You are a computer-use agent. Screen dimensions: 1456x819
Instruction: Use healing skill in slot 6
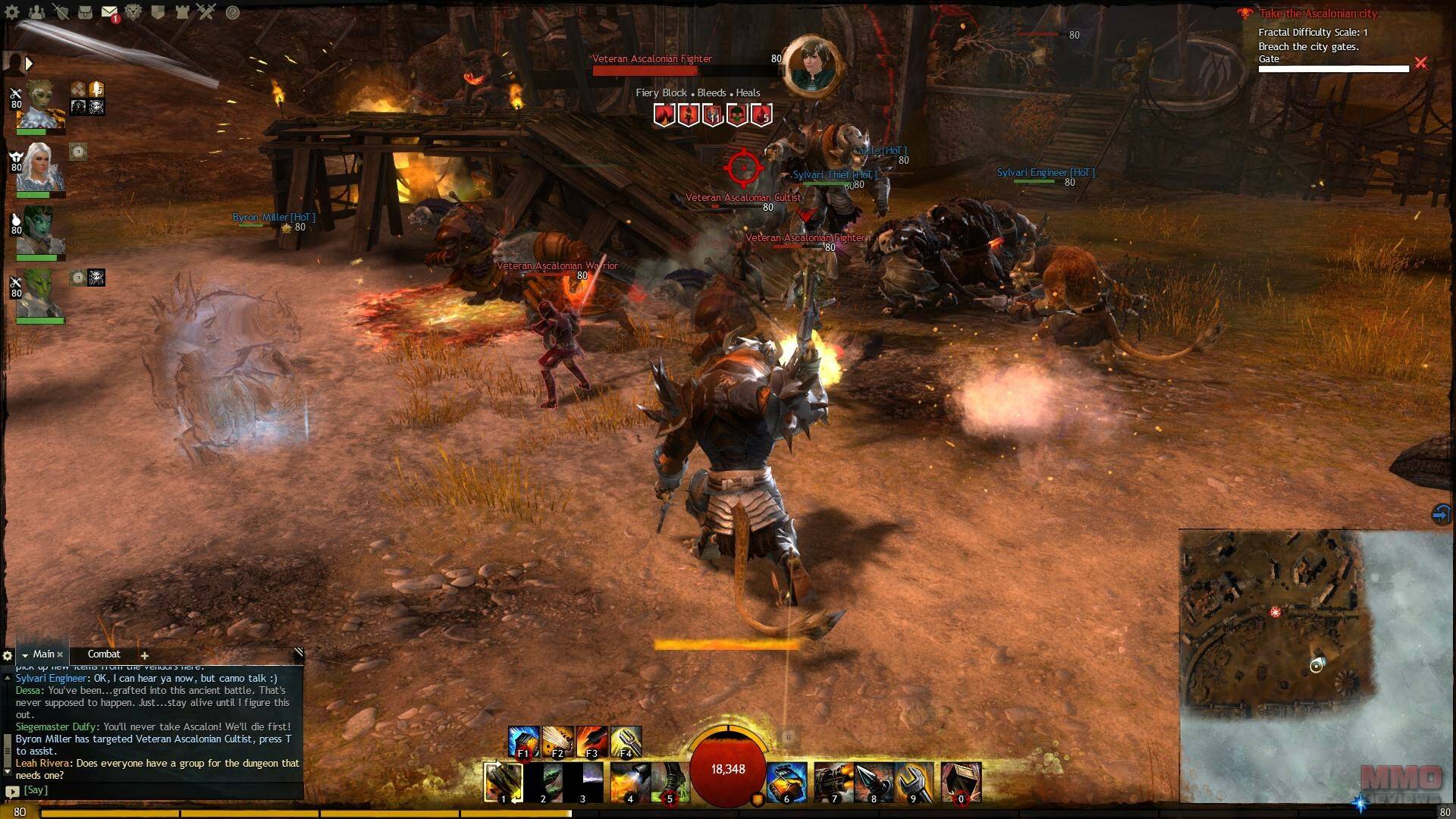786,781
